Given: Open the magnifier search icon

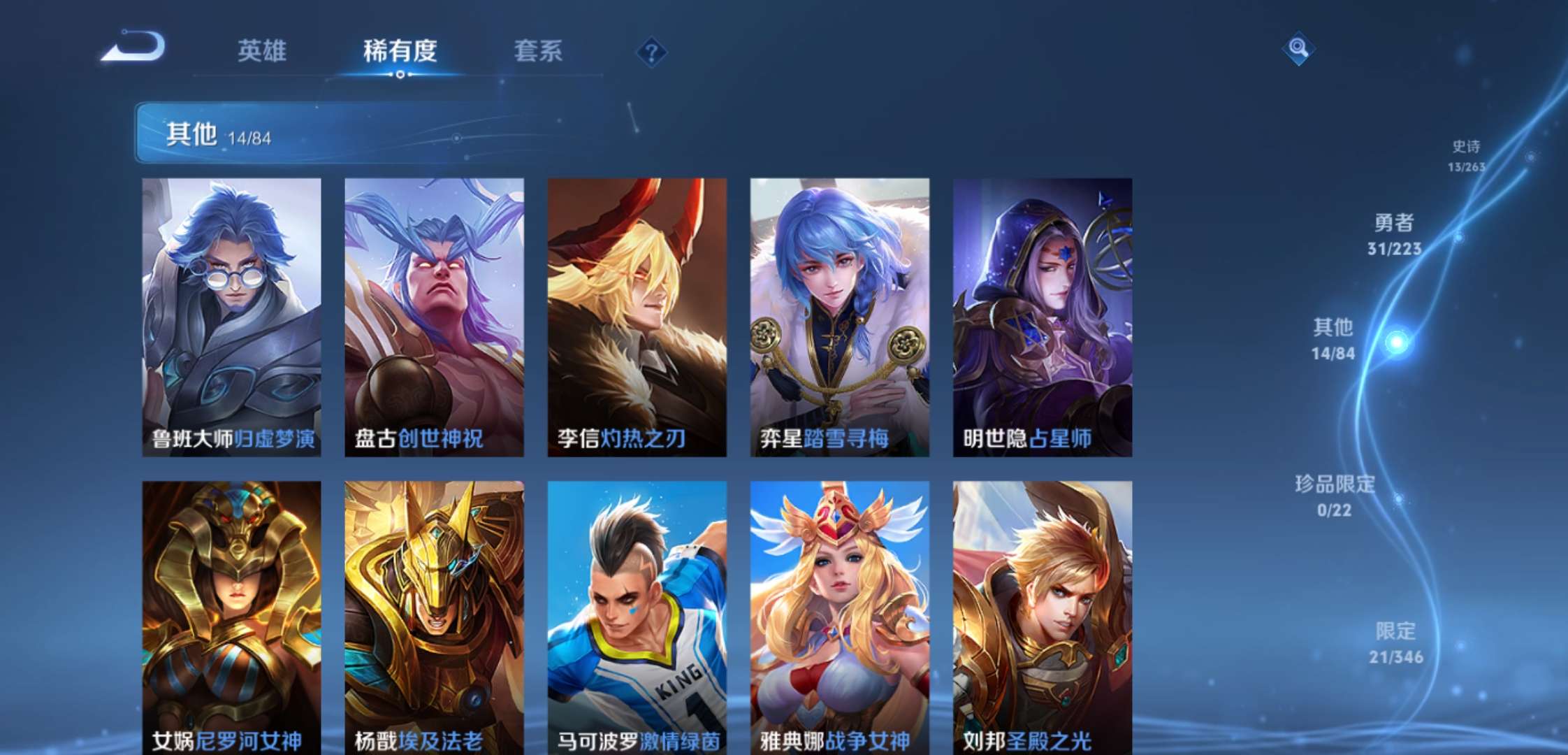Looking at the screenshot, I should (x=1298, y=48).
